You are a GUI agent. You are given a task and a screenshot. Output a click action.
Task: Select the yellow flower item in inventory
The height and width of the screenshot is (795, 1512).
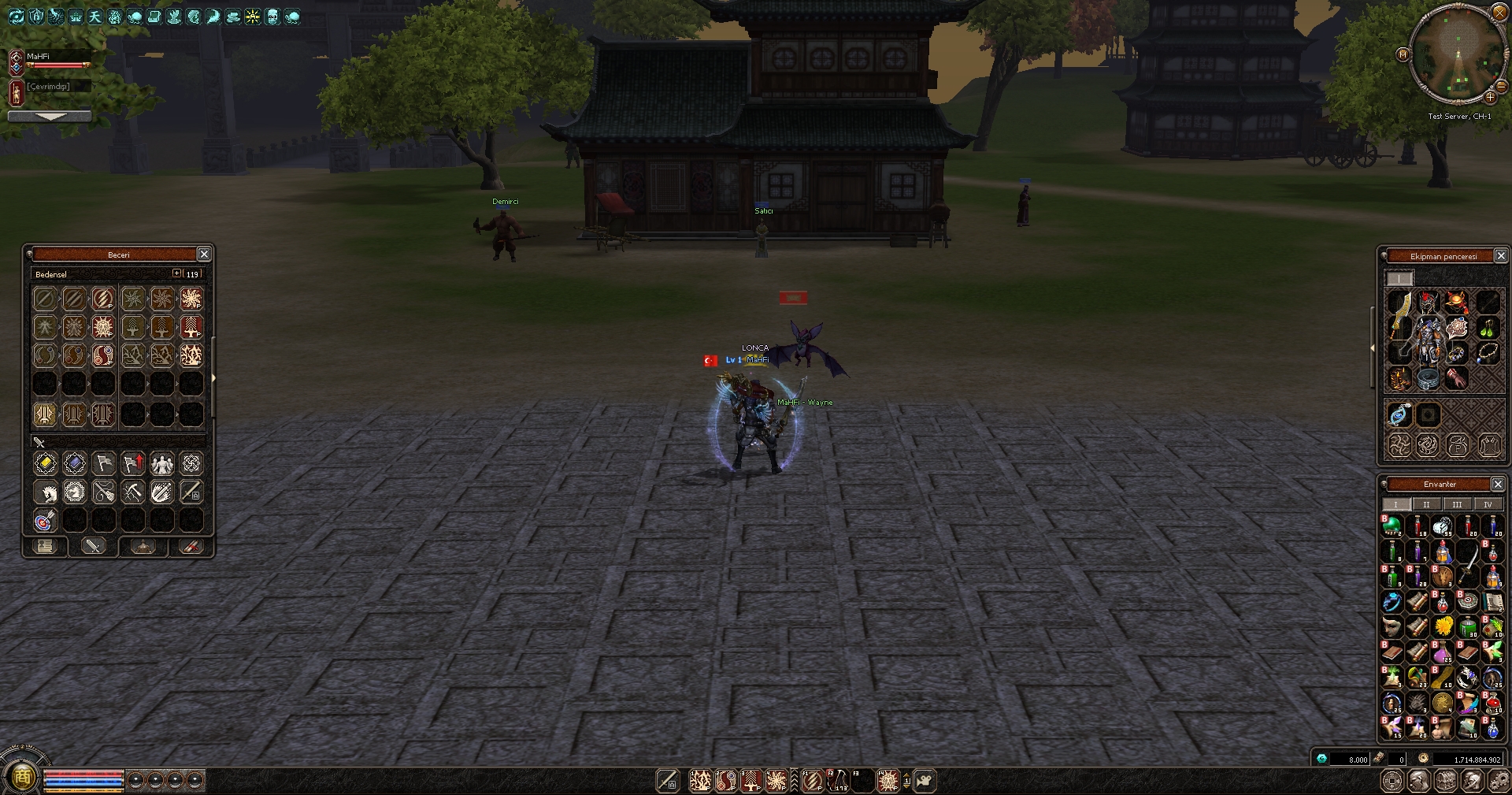[1443, 627]
